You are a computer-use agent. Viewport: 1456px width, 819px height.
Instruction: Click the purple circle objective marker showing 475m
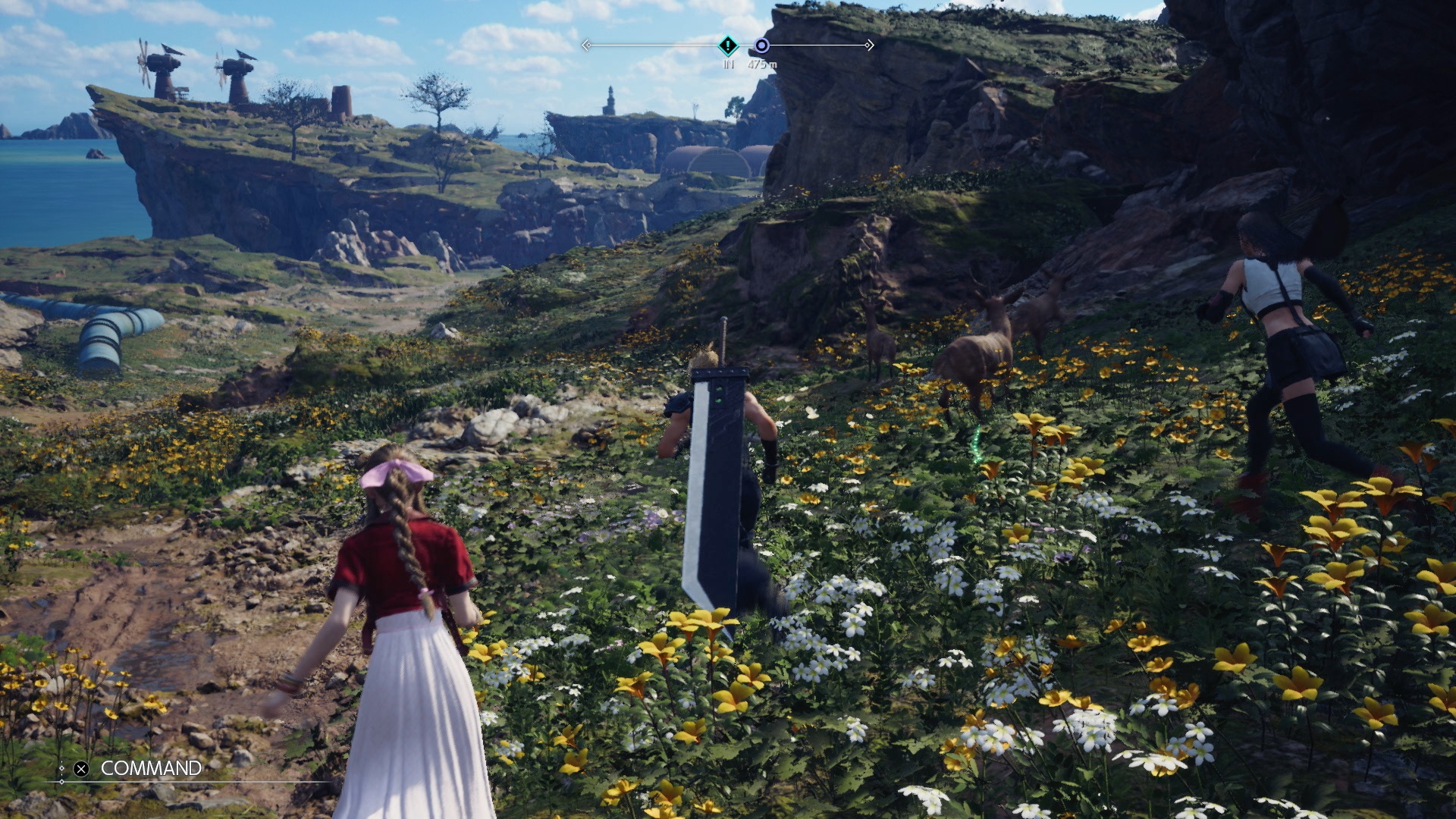click(762, 45)
